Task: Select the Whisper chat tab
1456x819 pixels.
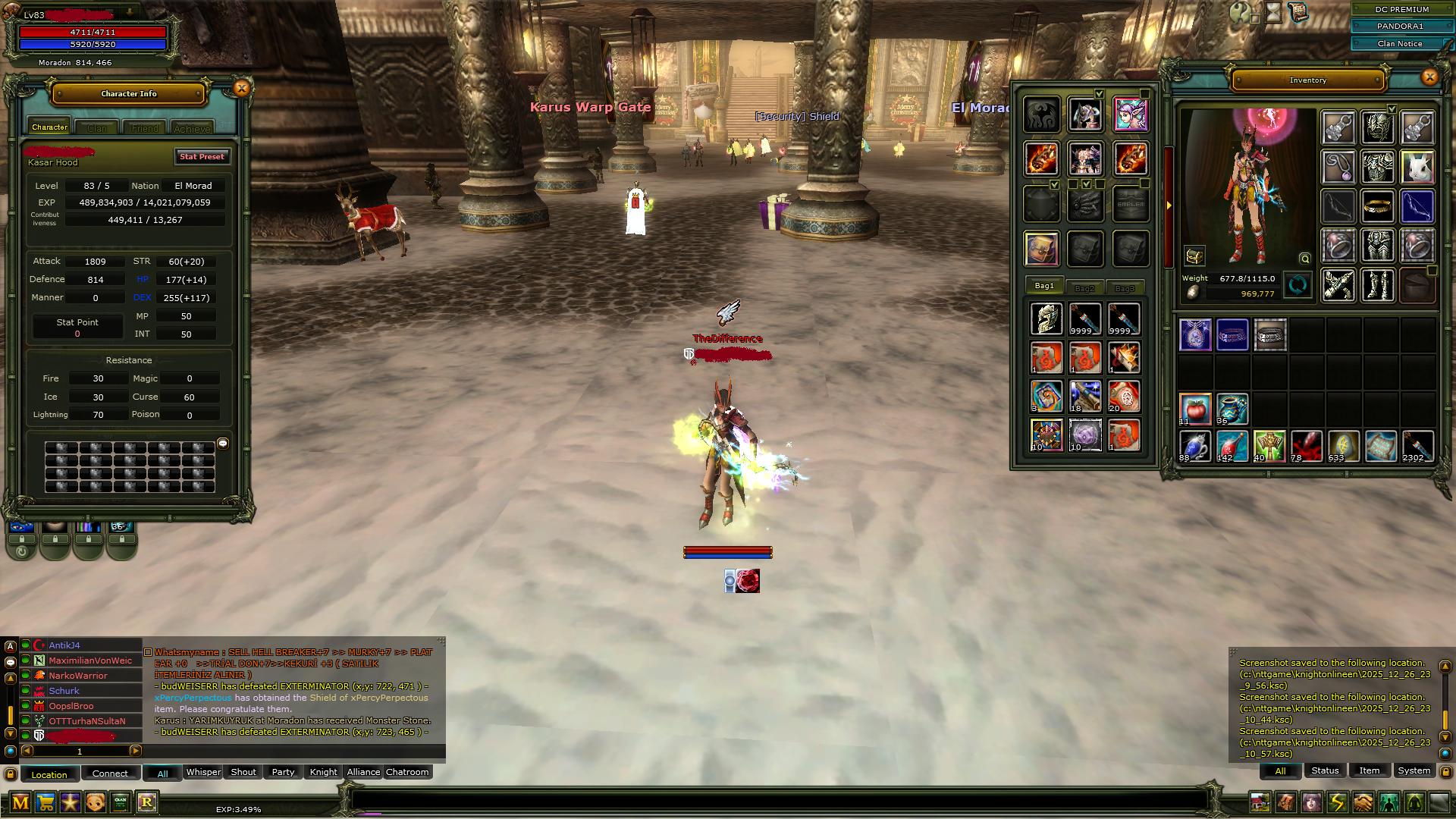Action: [203, 772]
